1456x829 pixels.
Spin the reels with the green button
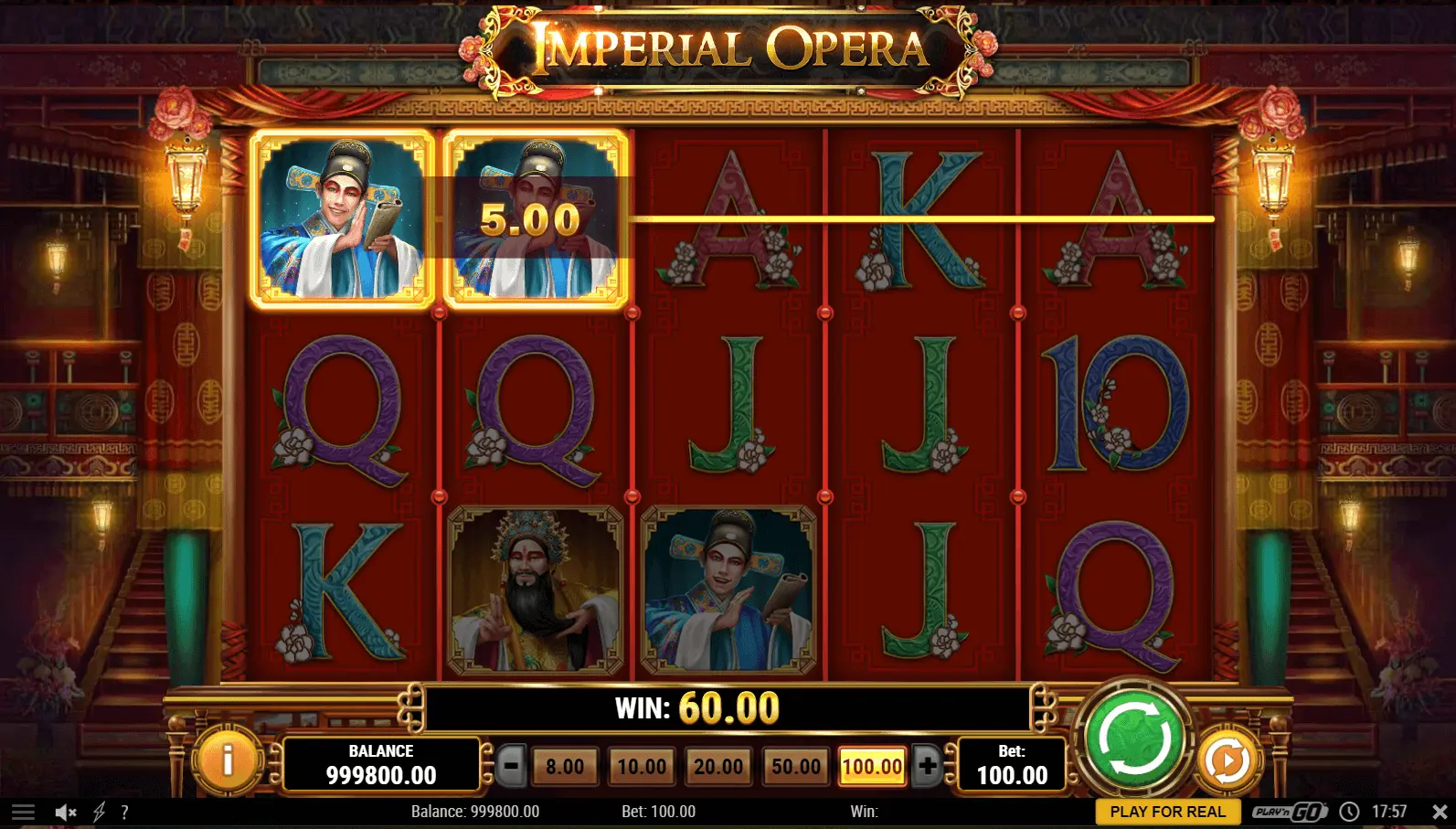[1134, 739]
